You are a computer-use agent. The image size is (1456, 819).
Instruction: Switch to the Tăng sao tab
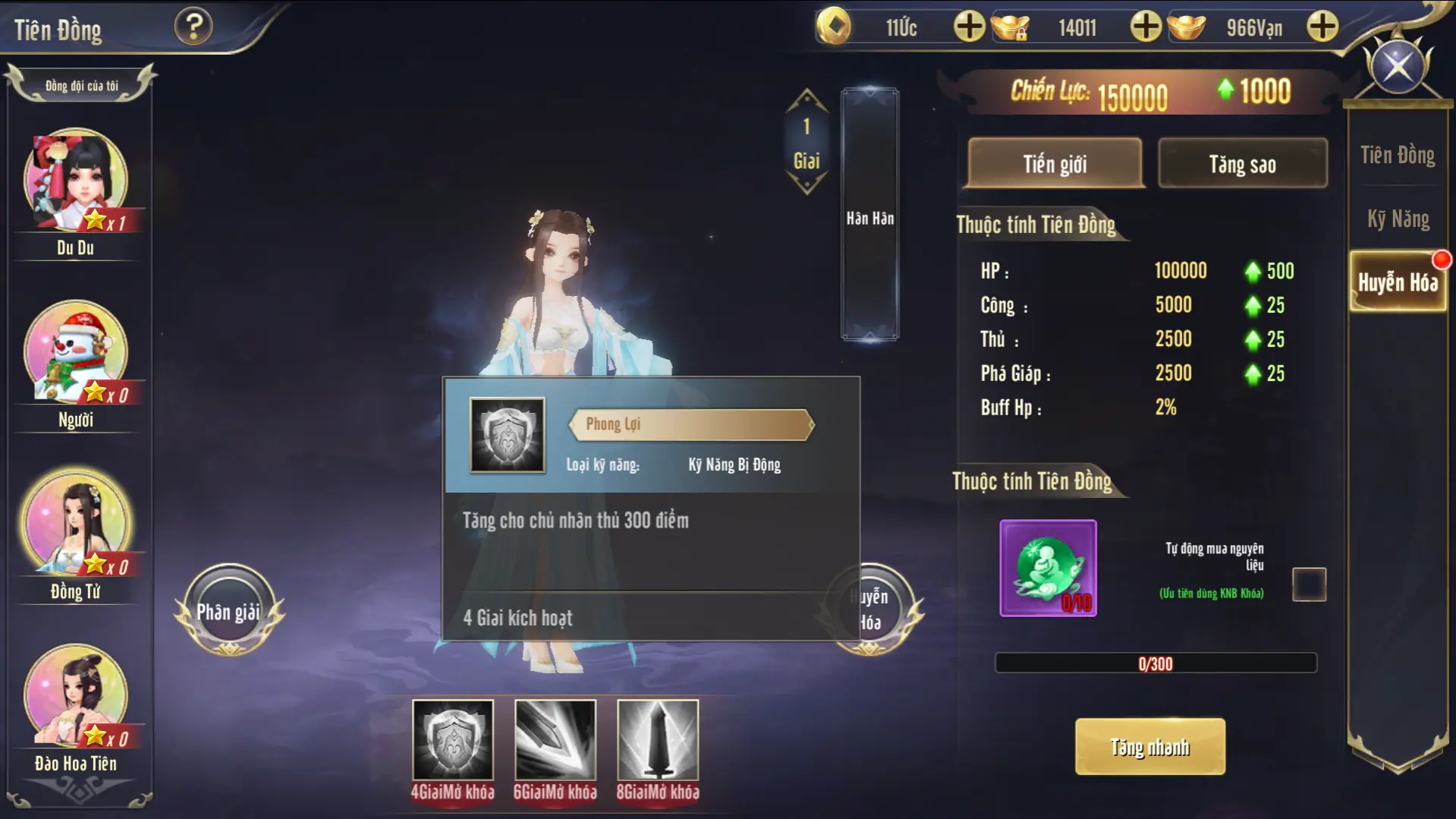pyautogui.click(x=1242, y=163)
